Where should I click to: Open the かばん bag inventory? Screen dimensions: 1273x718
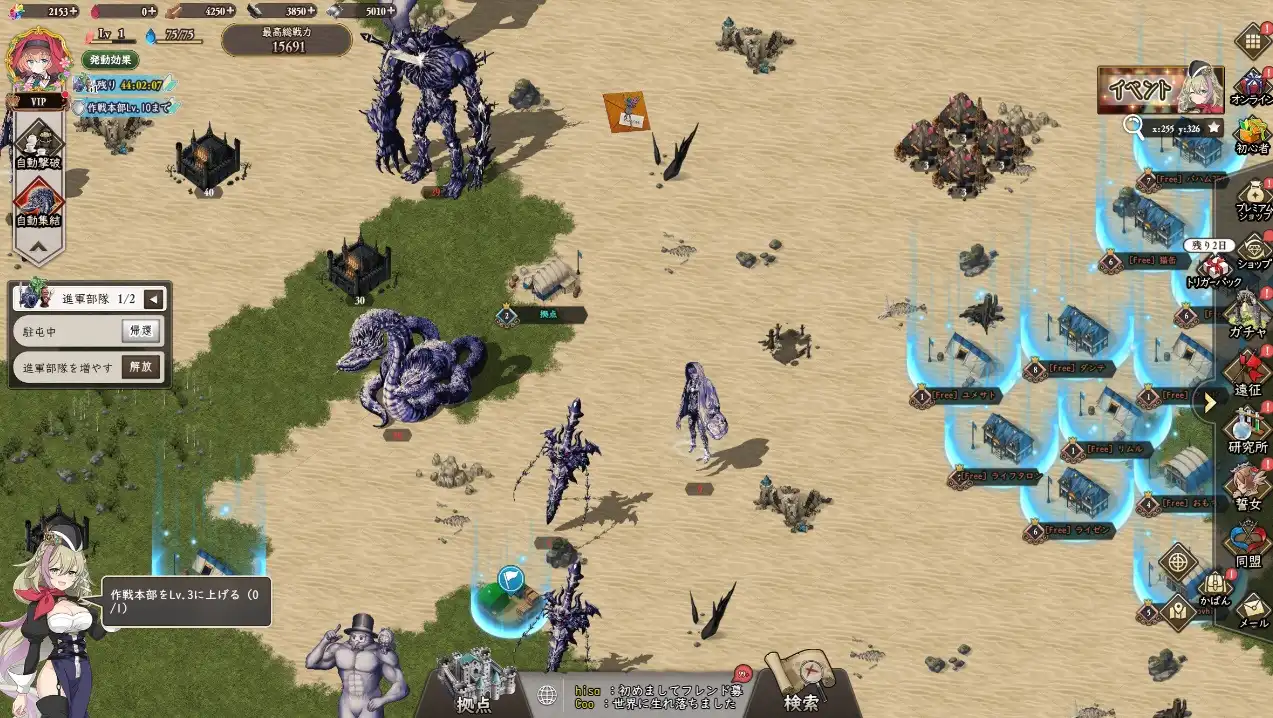click(x=1214, y=588)
